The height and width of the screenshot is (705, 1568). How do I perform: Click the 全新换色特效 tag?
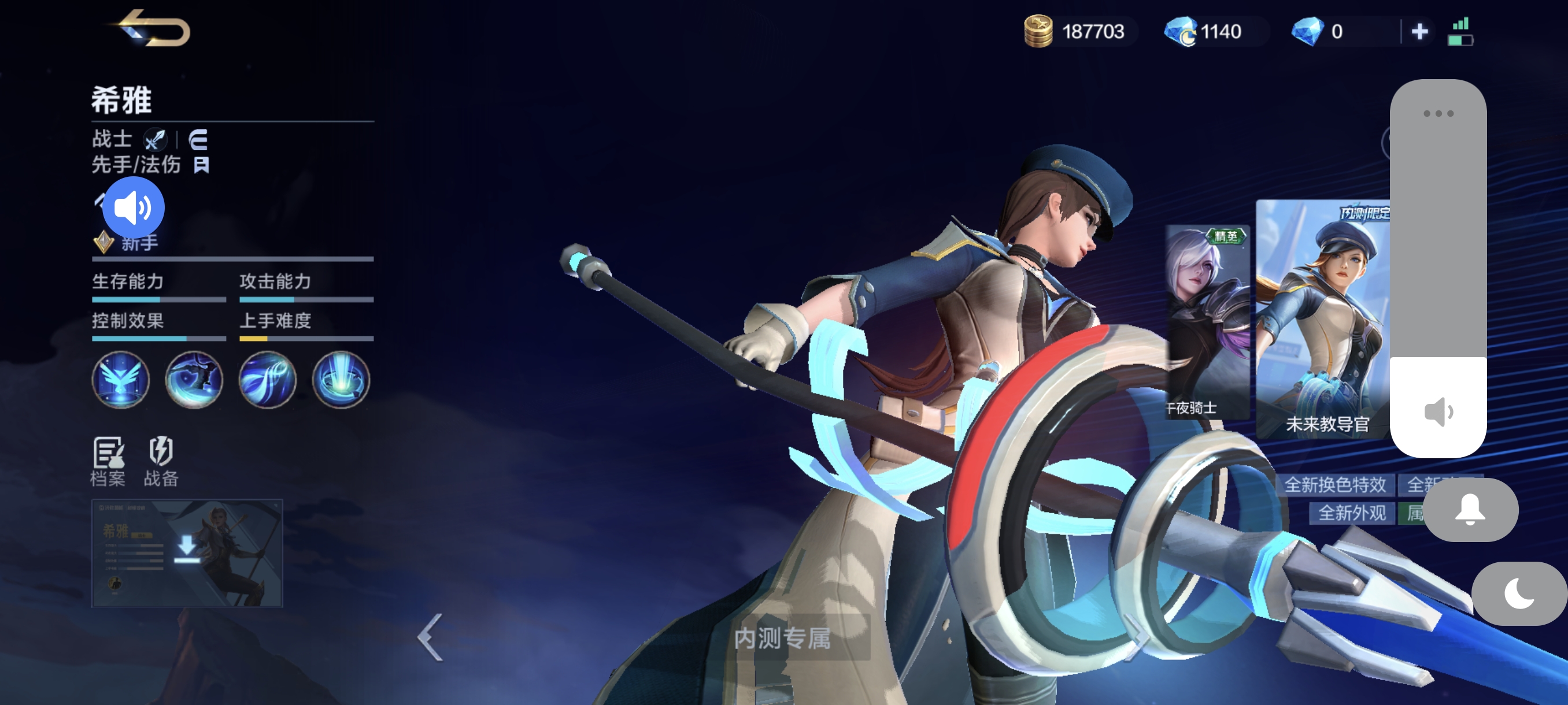pos(1336,487)
